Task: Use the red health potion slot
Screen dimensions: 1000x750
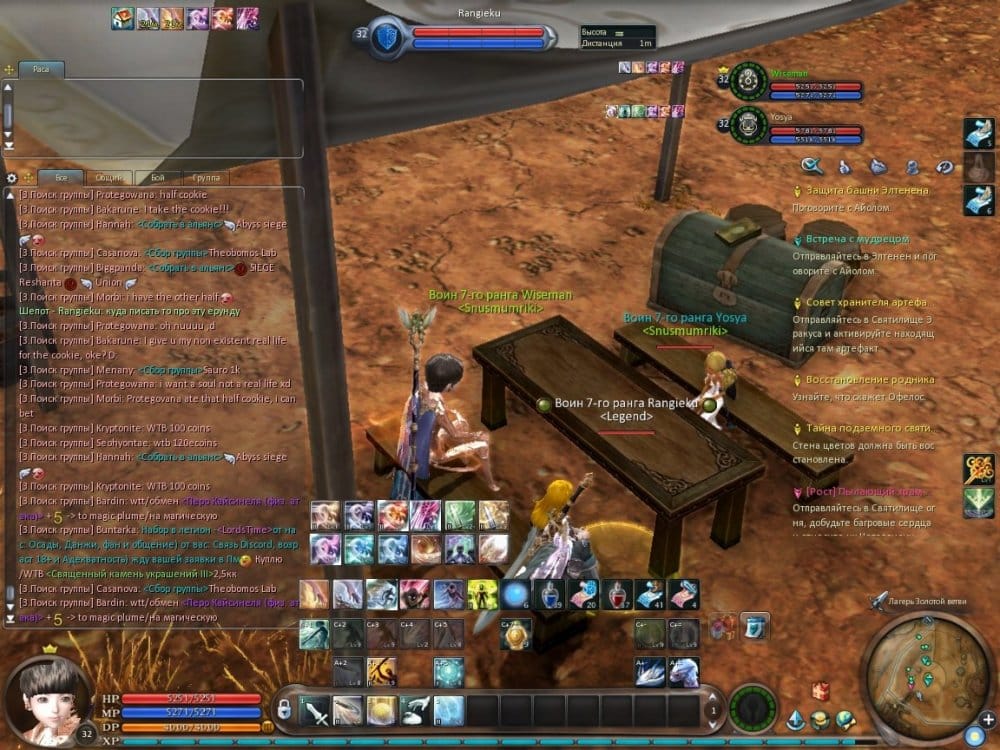Action: (615, 594)
